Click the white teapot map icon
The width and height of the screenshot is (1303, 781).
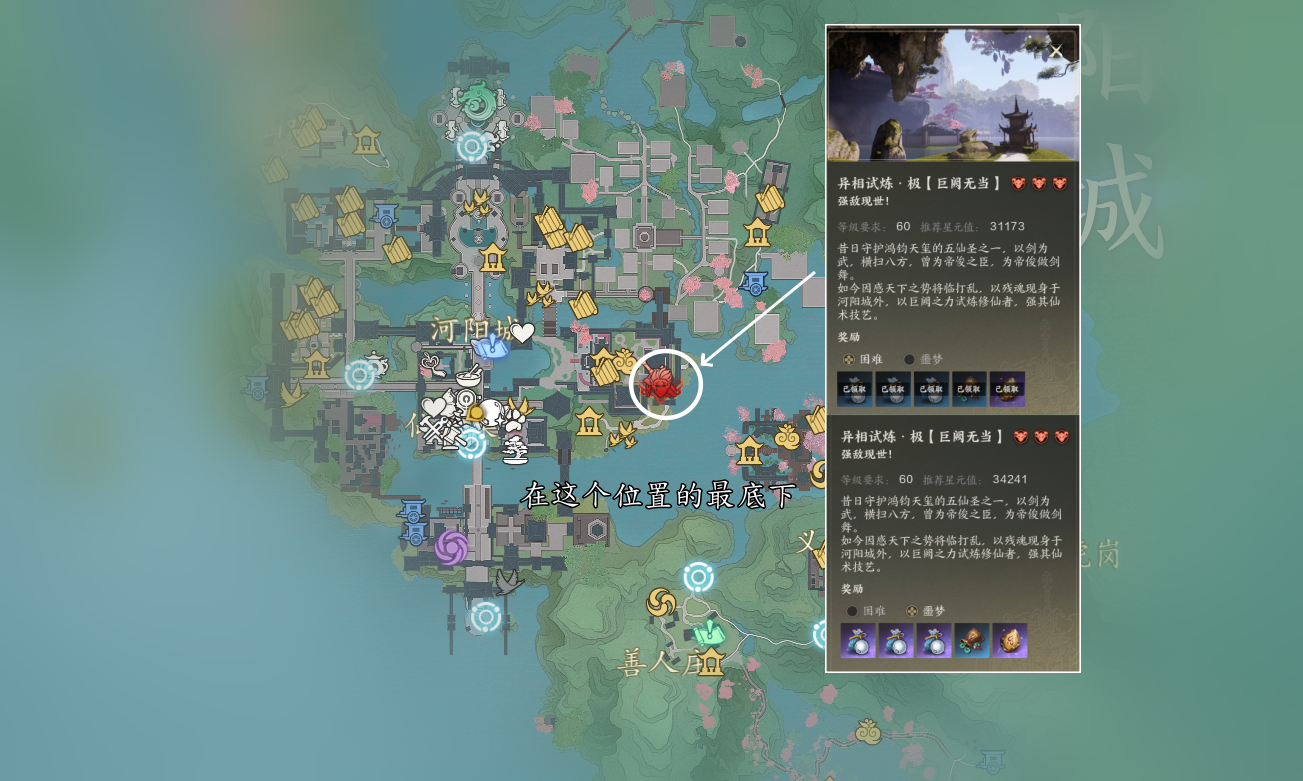(374, 362)
